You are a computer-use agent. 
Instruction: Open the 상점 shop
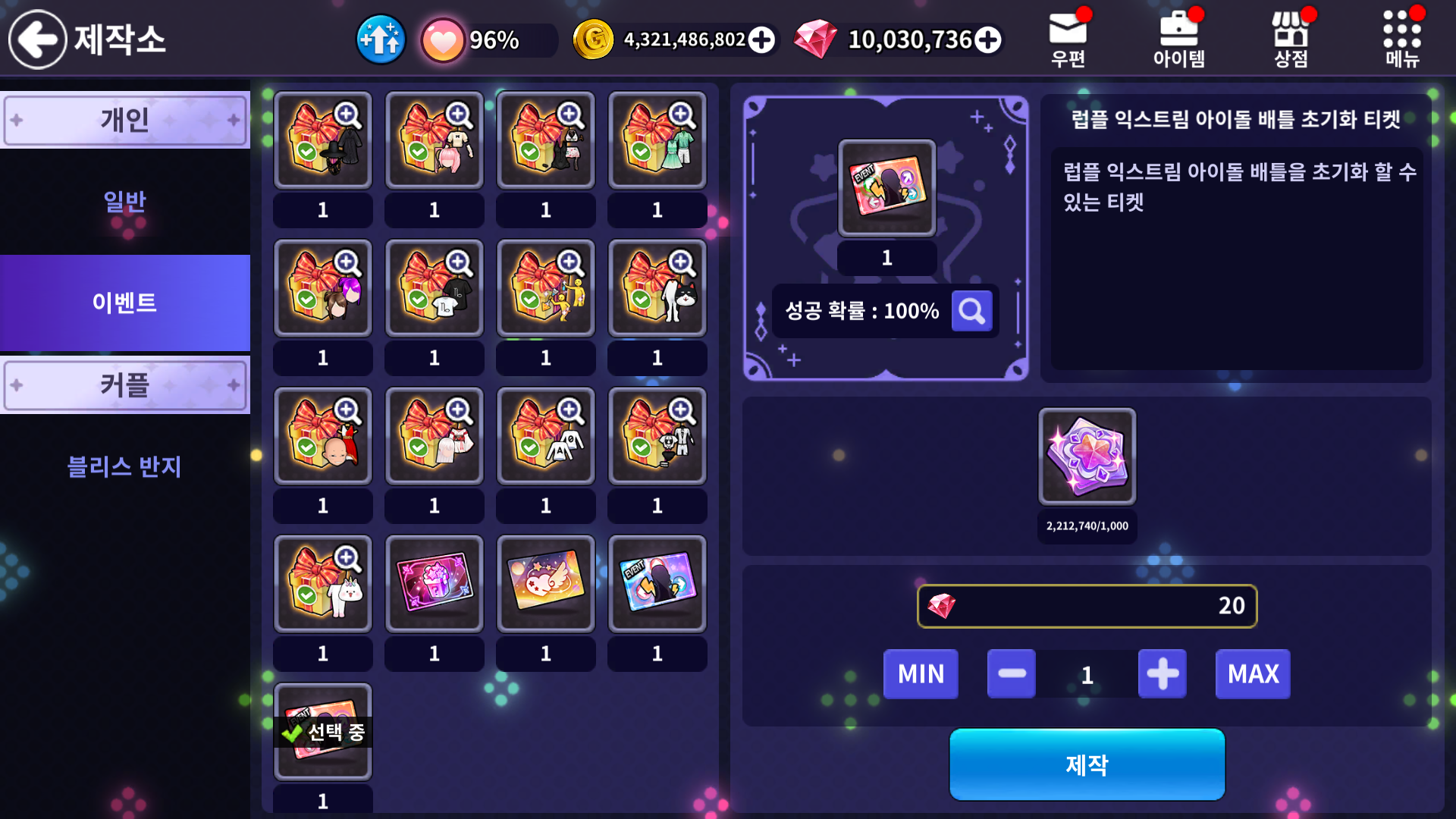tap(1290, 38)
